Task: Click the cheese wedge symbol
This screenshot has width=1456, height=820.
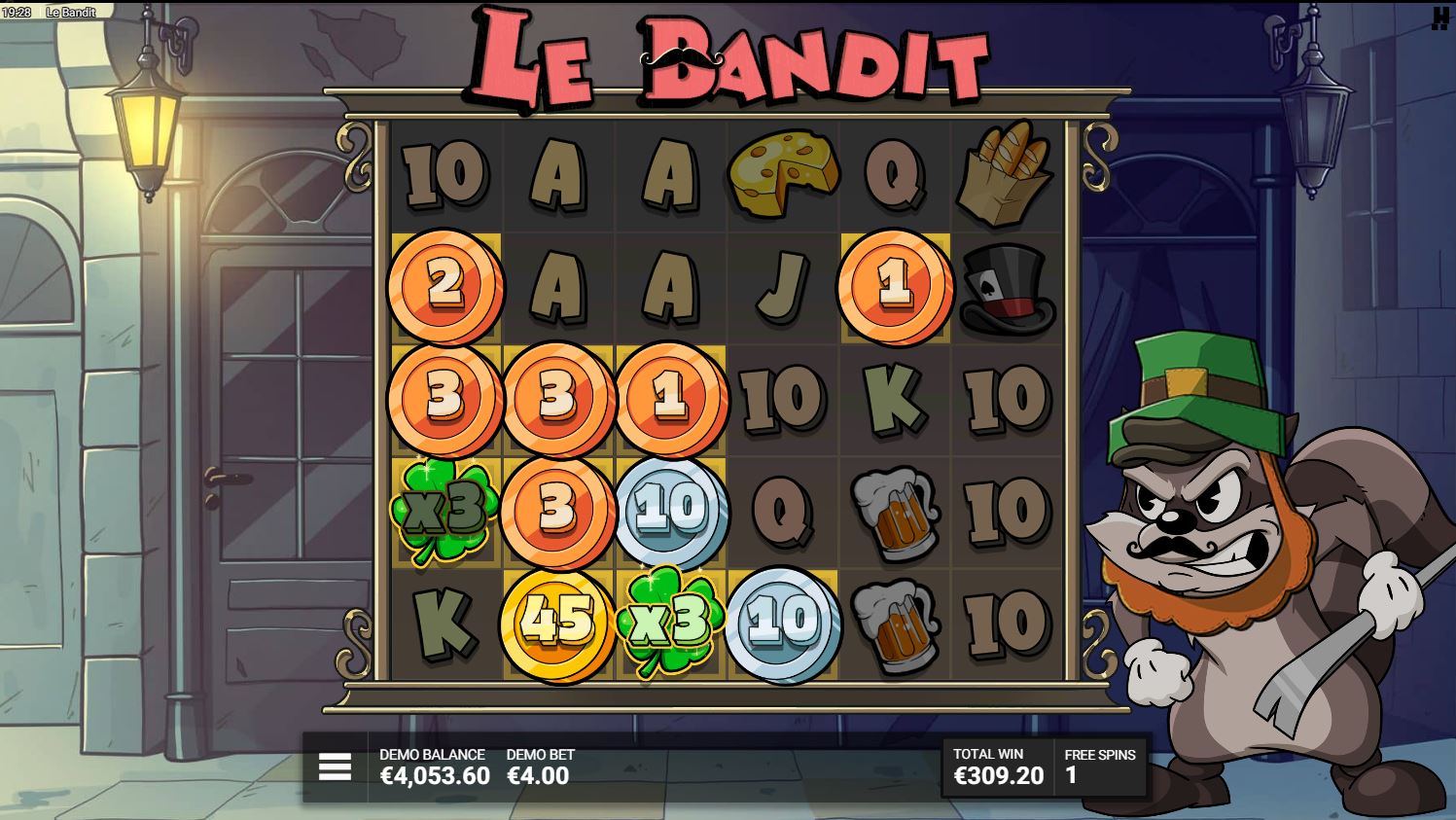Action: [x=783, y=174]
